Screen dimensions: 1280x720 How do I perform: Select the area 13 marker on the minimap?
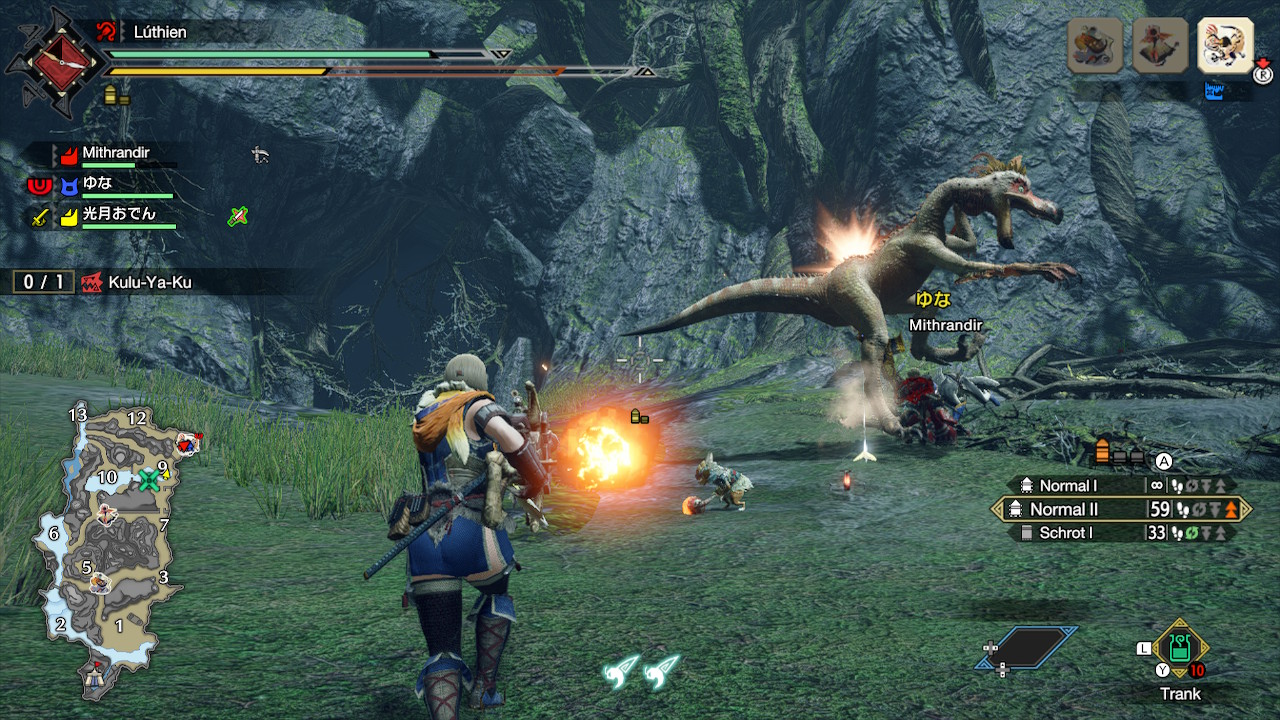point(78,414)
